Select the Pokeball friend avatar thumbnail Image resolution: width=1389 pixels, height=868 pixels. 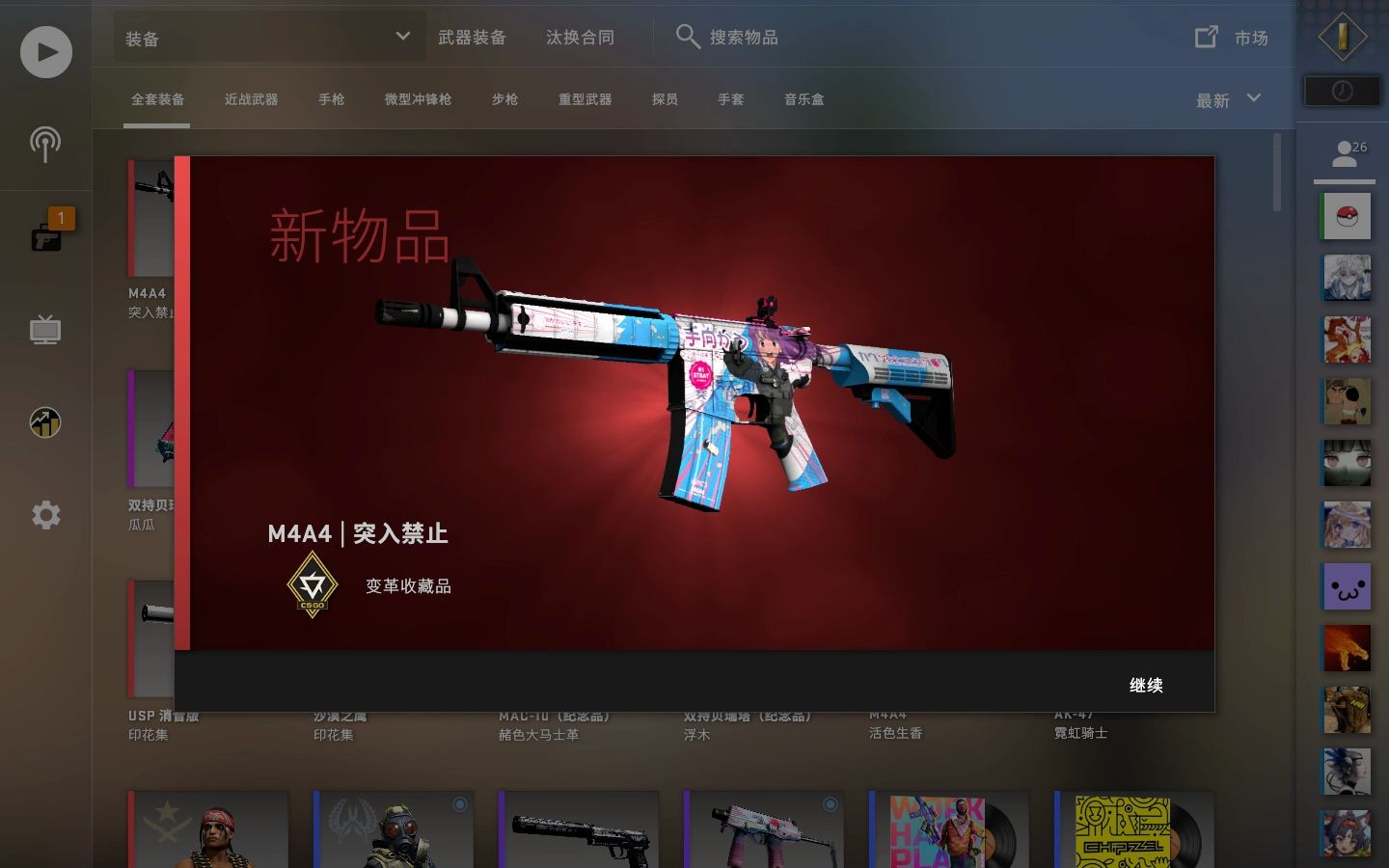1347,215
